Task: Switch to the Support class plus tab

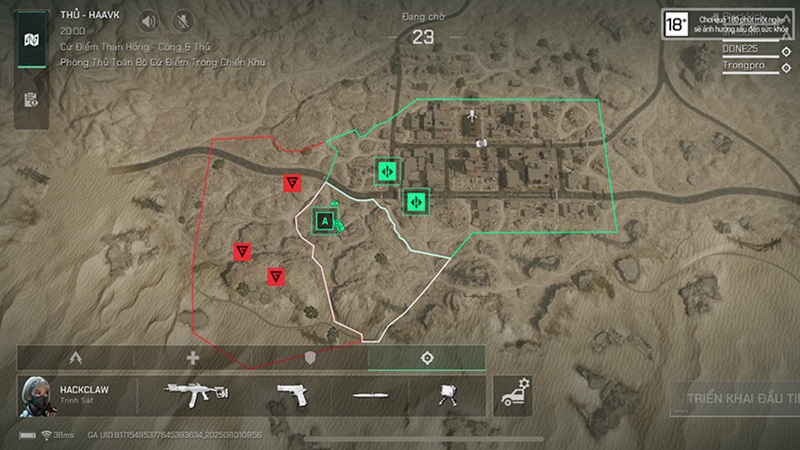Action: point(193,357)
